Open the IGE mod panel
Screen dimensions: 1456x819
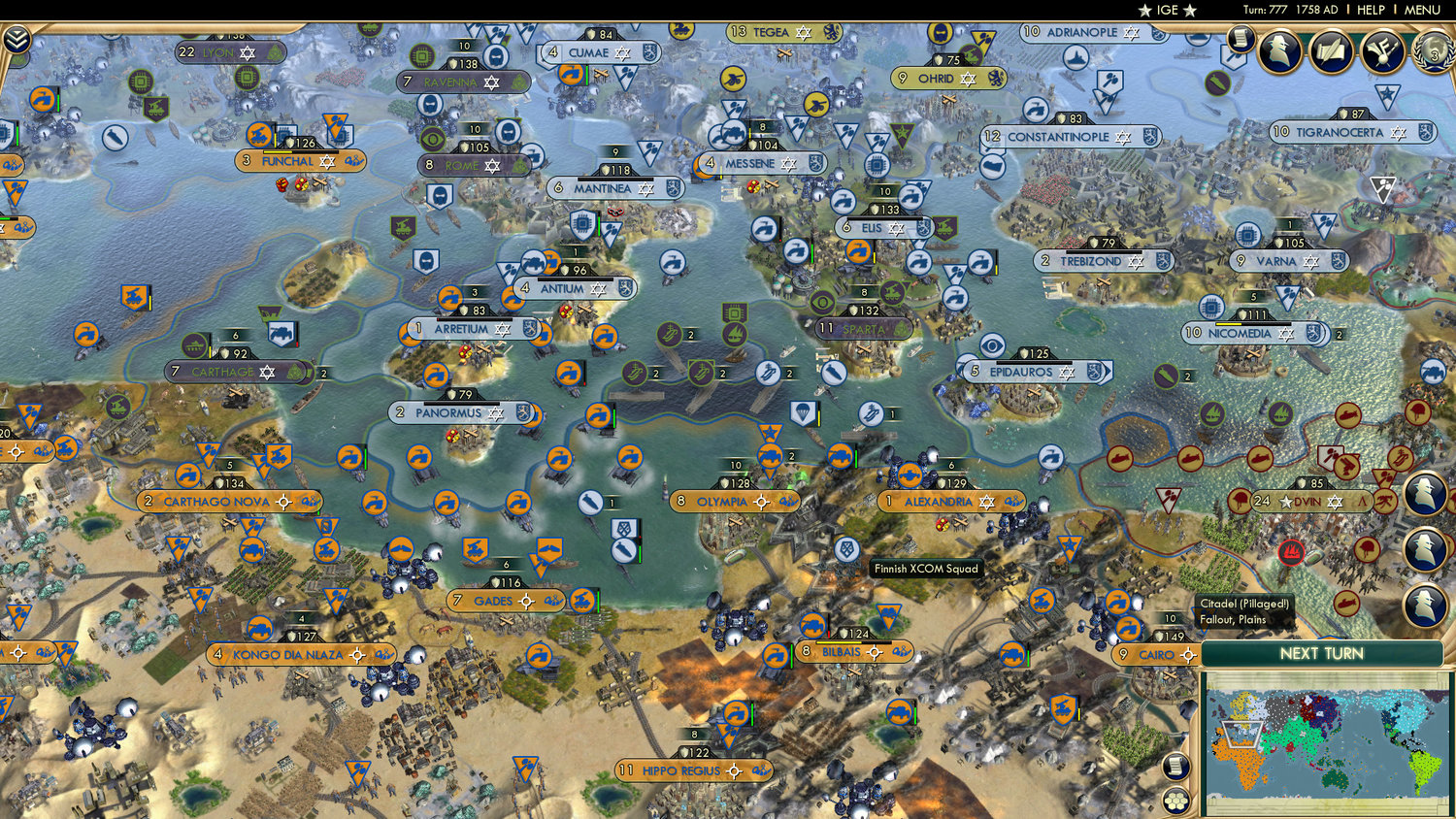coord(1167,11)
